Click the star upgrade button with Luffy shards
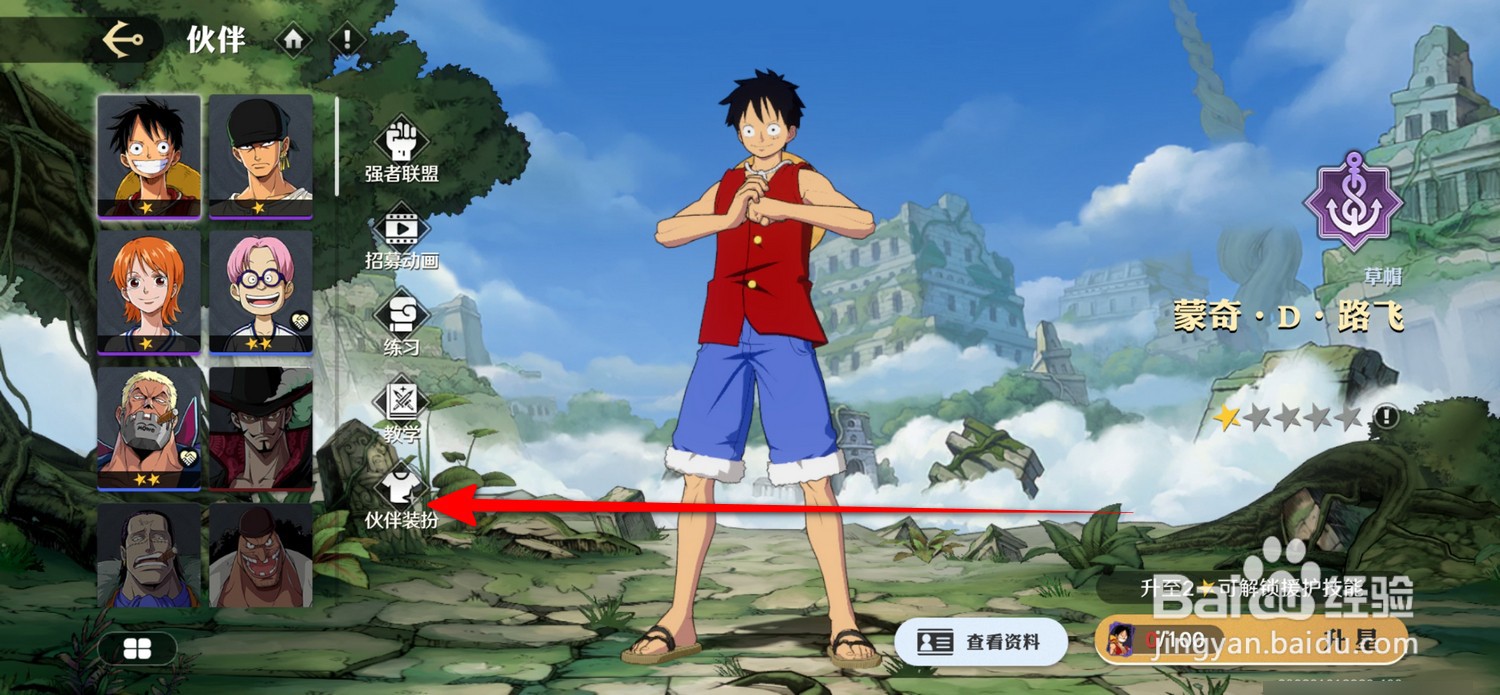This screenshot has width=1500, height=695. coord(1250,640)
